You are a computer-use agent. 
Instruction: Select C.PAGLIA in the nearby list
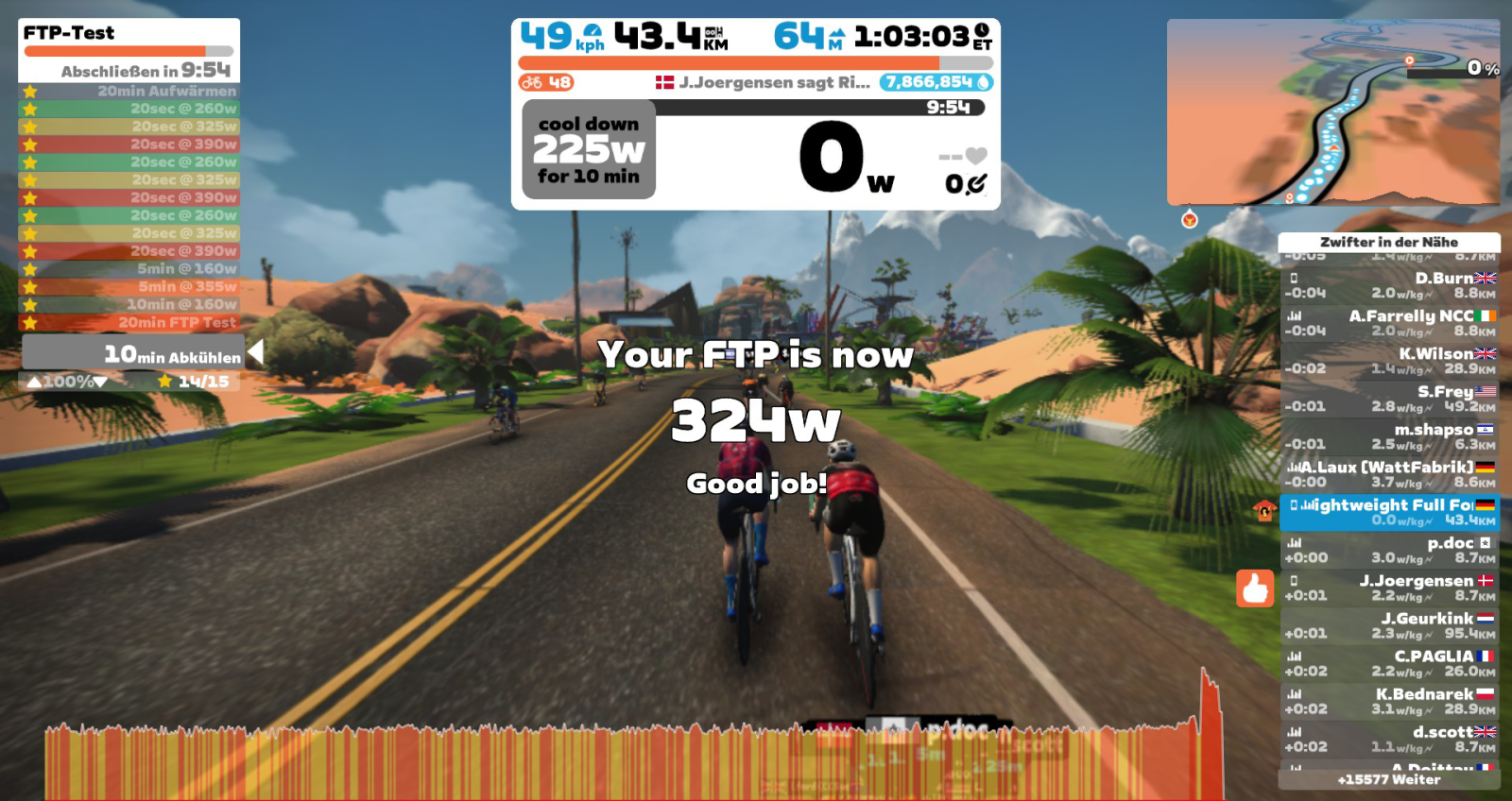[x=1388, y=663]
